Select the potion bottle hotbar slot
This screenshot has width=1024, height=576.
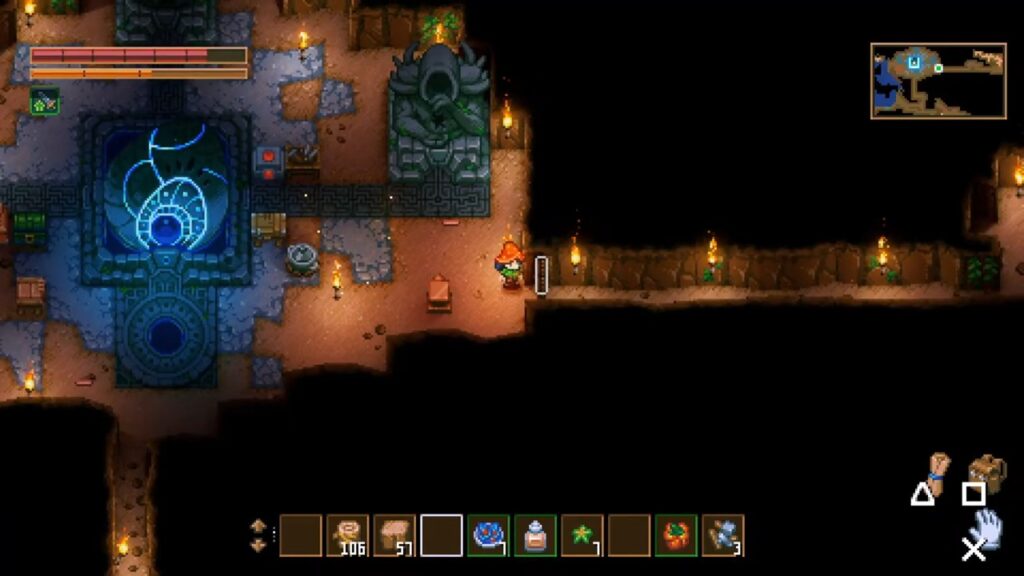(x=536, y=535)
